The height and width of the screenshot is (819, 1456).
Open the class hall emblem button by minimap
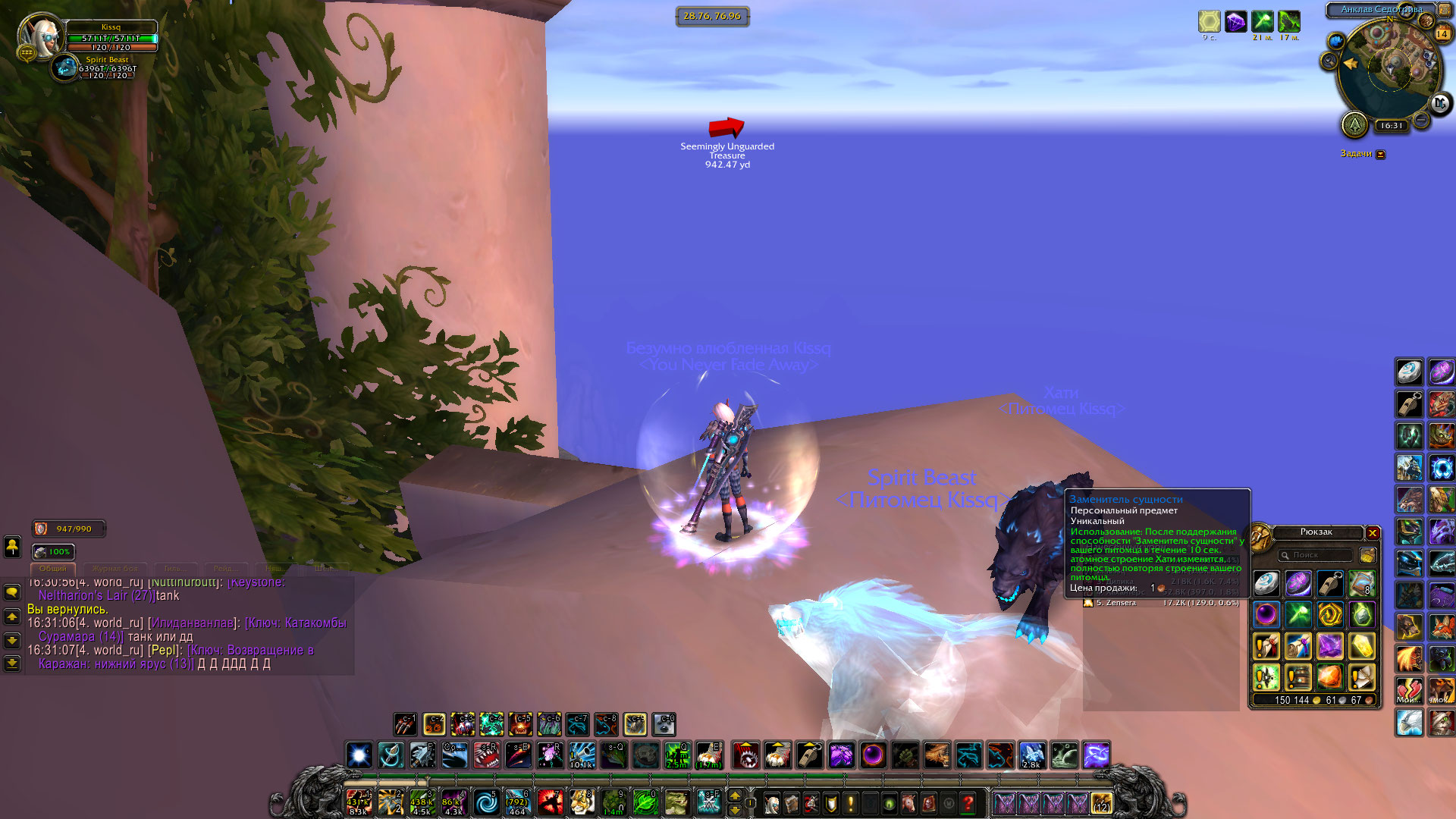coord(1354,125)
